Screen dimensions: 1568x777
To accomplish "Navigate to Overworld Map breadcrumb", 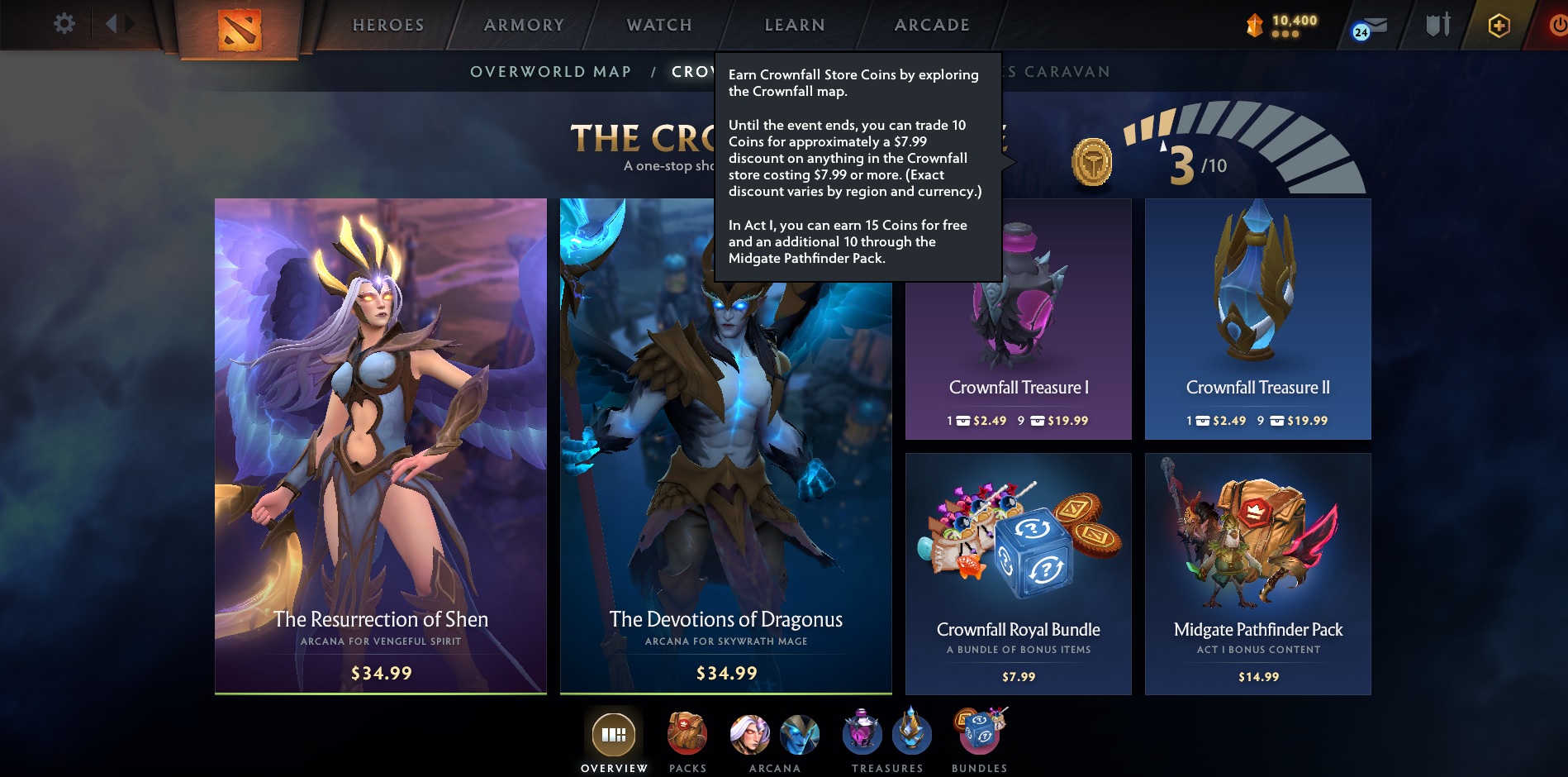I will (550, 72).
